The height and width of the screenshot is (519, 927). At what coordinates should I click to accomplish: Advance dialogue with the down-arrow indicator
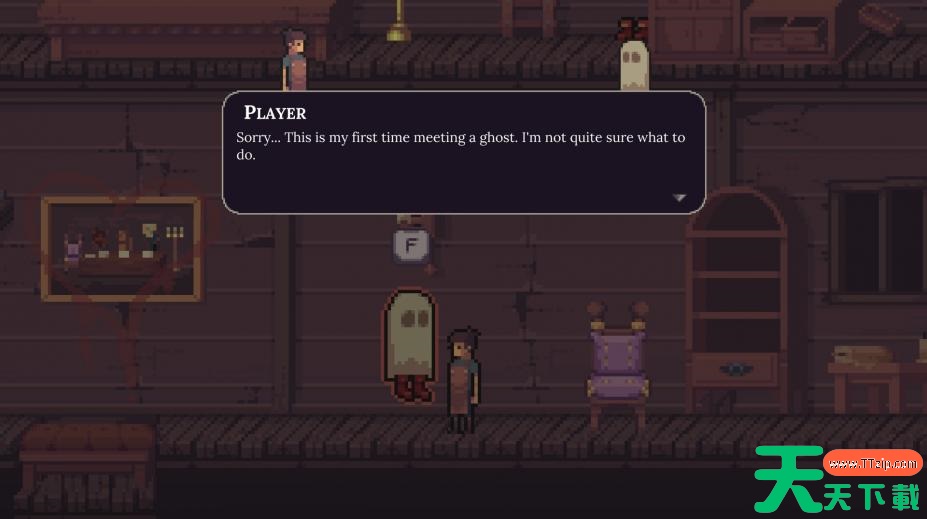click(x=679, y=198)
